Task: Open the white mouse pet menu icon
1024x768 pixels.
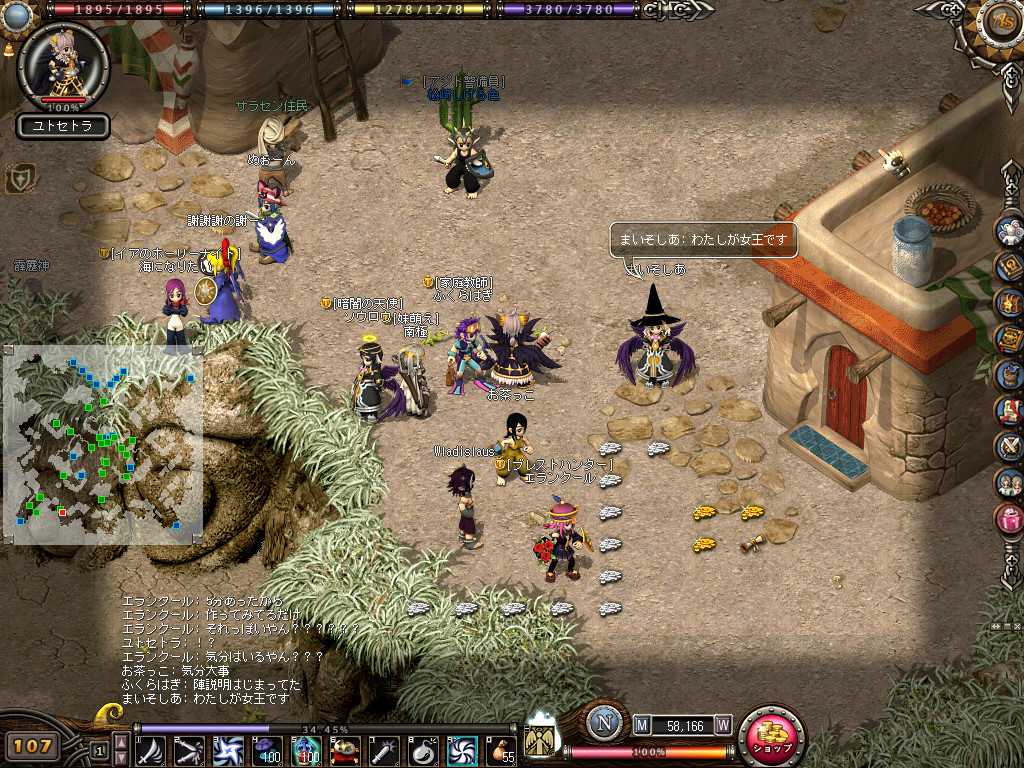Action: (1010, 232)
